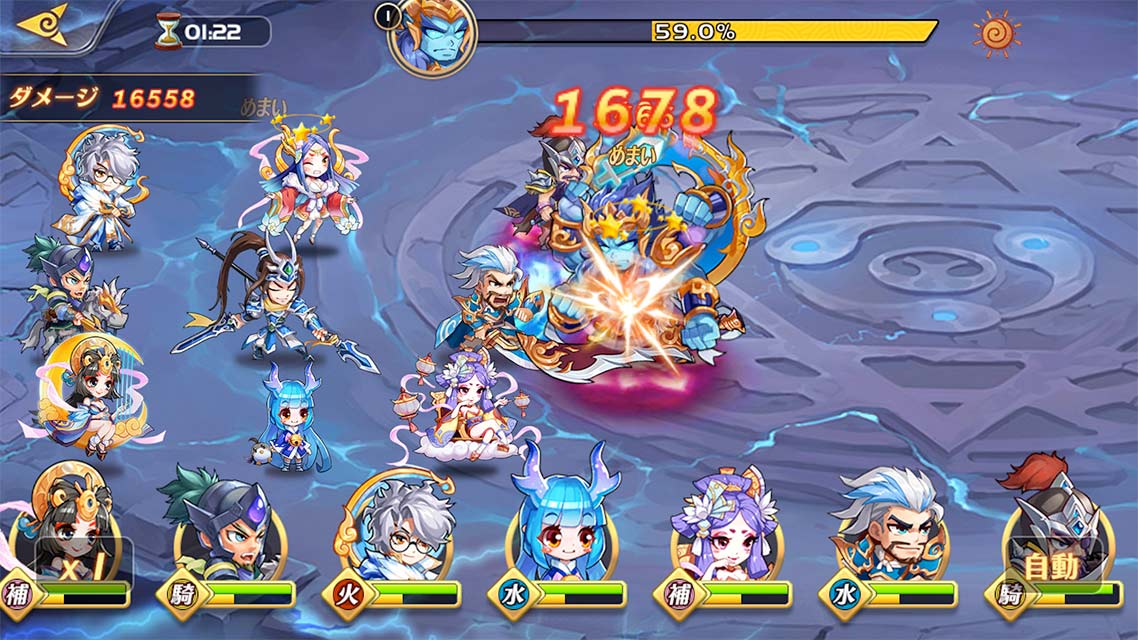Enable the 自動 auto-battle button
This screenshot has height=640, width=1138.
(1054, 568)
